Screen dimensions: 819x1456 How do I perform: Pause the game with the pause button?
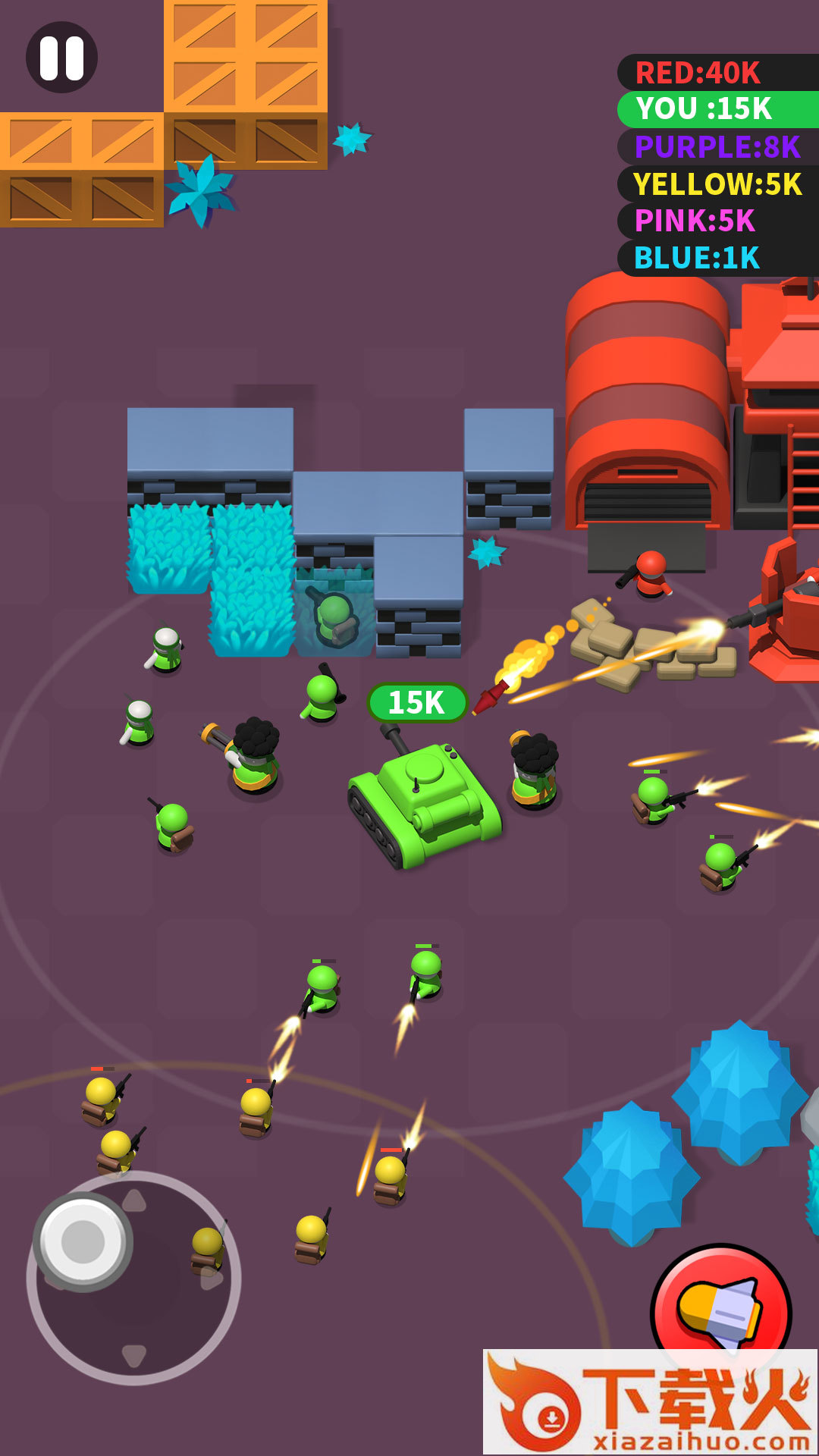[x=61, y=58]
